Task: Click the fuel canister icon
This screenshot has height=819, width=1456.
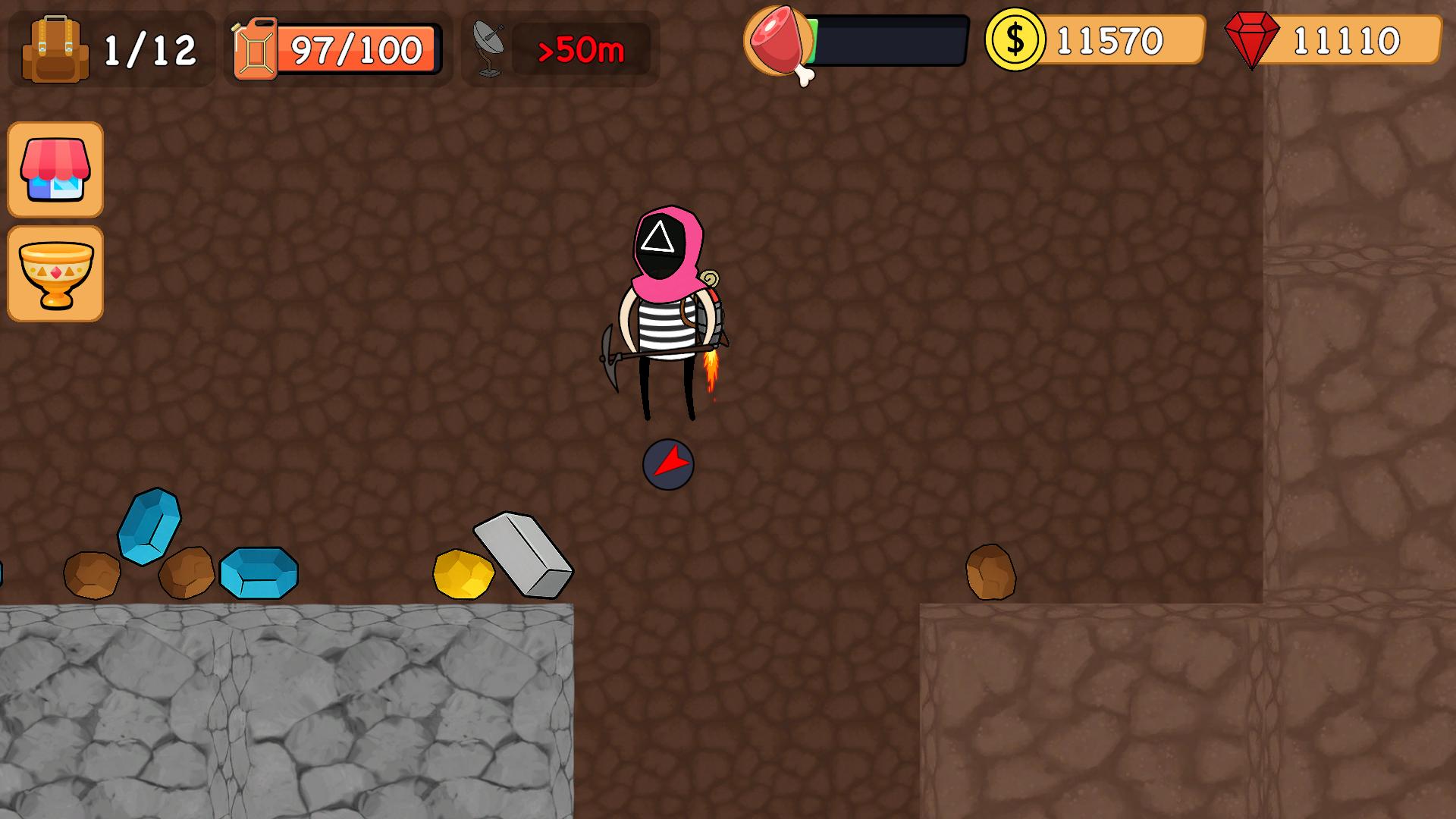Action: click(x=256, y=47)
